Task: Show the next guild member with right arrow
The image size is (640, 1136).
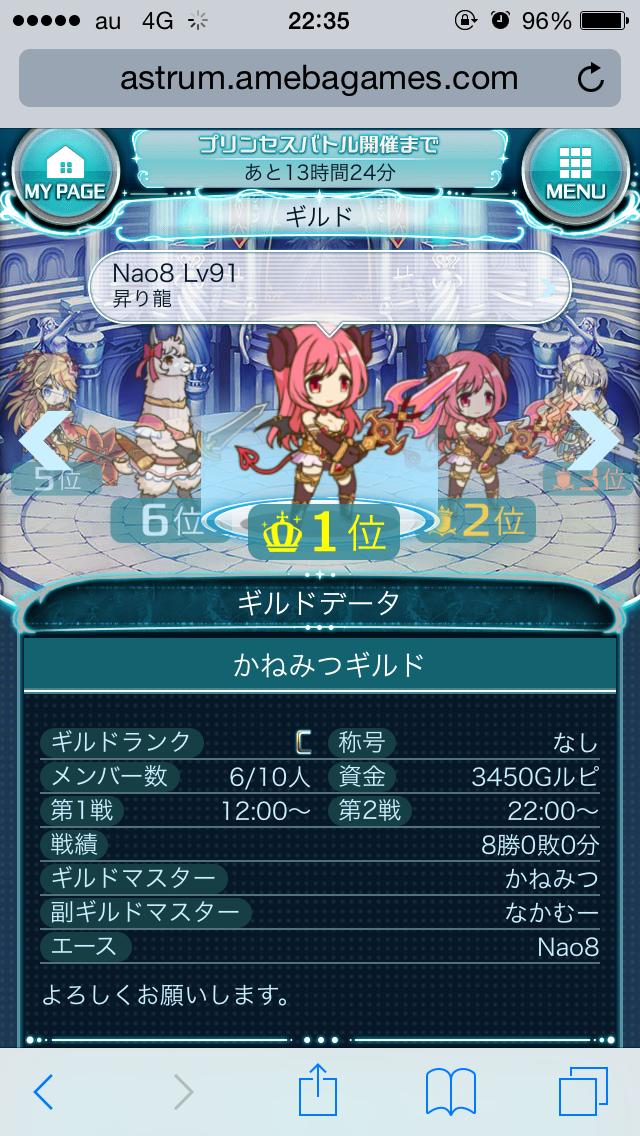Action: [597, 438]
